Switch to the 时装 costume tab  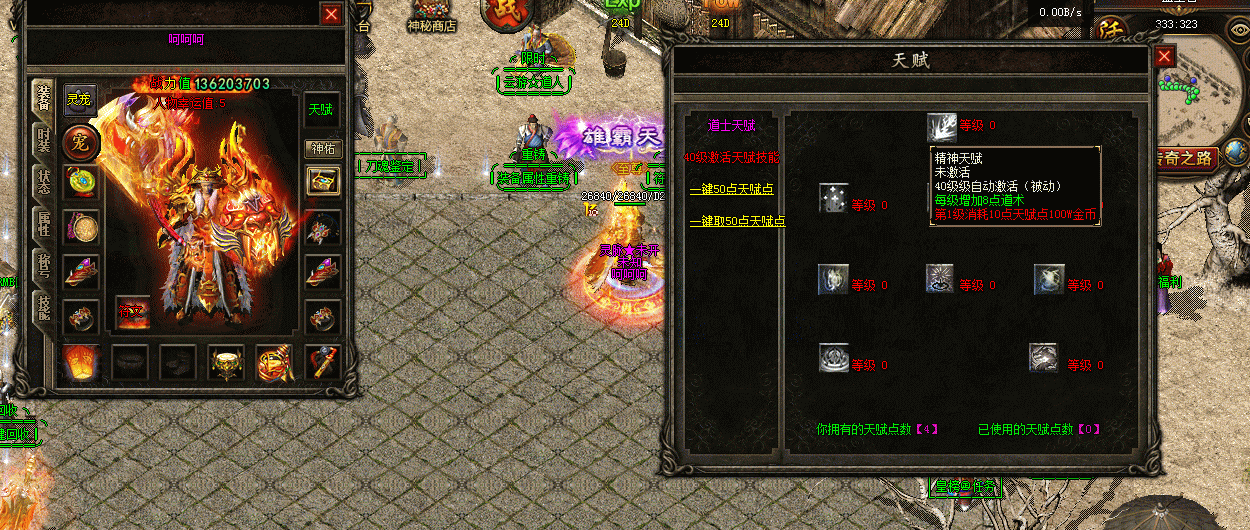point(43,141)
